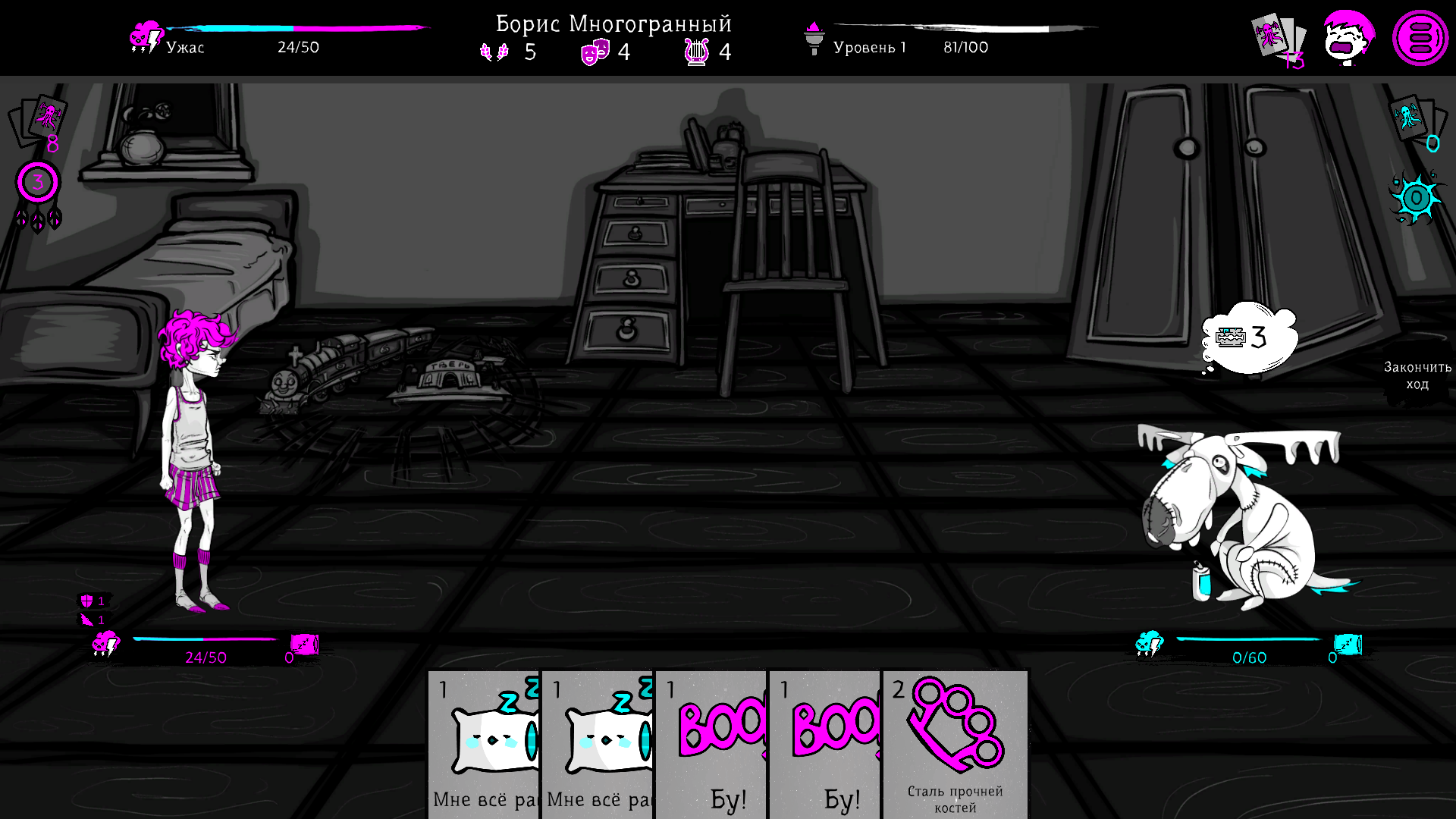1456x819 pixels.
Task: Select the Сталь прочней костей card
Action: [x=955, y=743]
